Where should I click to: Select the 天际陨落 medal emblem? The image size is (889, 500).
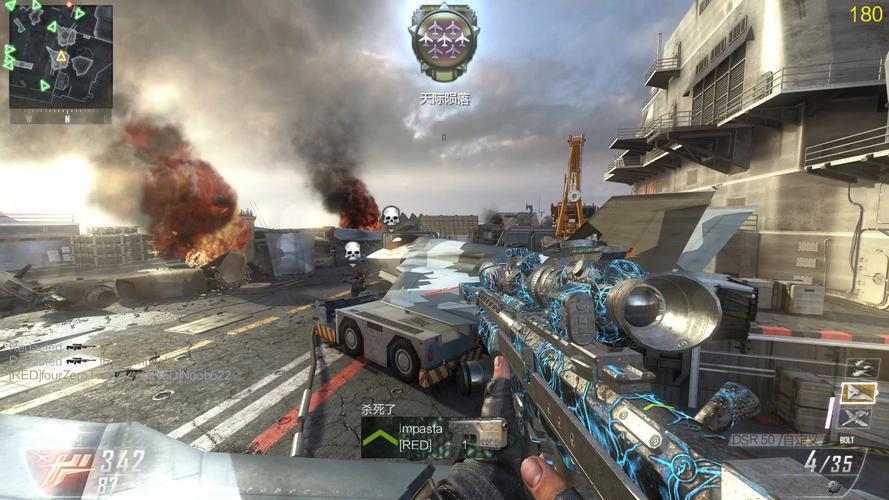click(442, 40)
